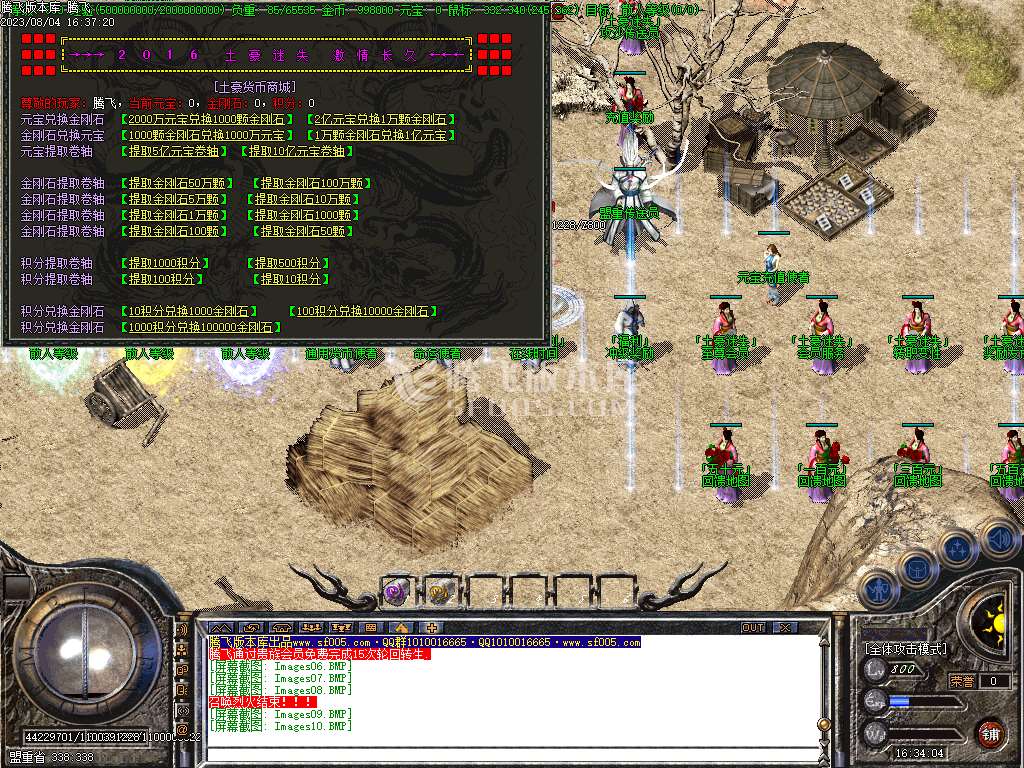This screenshot has width=1024, height=768.
Task: Select 提取1000积分 option
Action: [166, 263]
